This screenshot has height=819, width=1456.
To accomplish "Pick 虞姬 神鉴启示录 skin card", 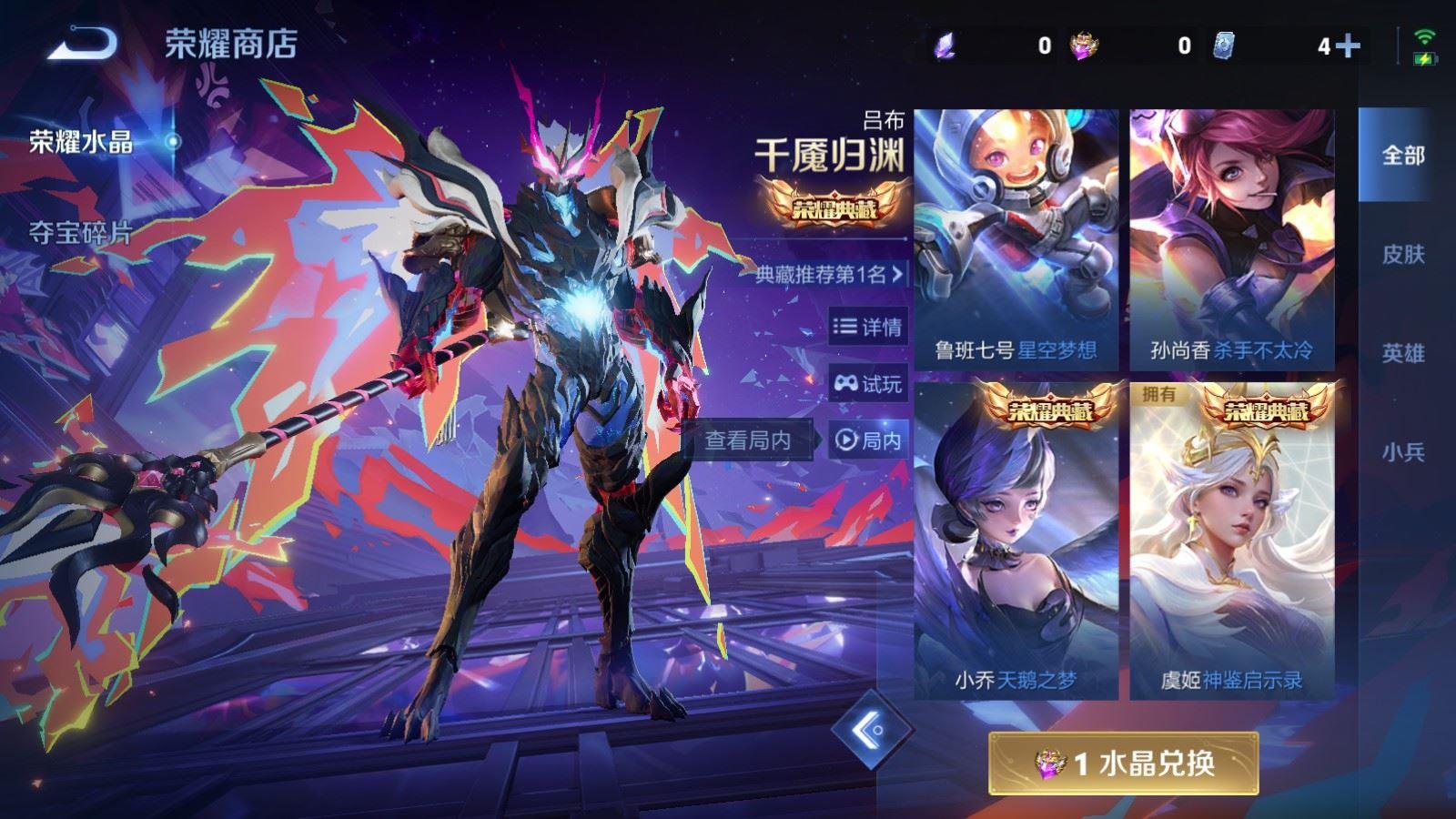I will coord(1232,540).
